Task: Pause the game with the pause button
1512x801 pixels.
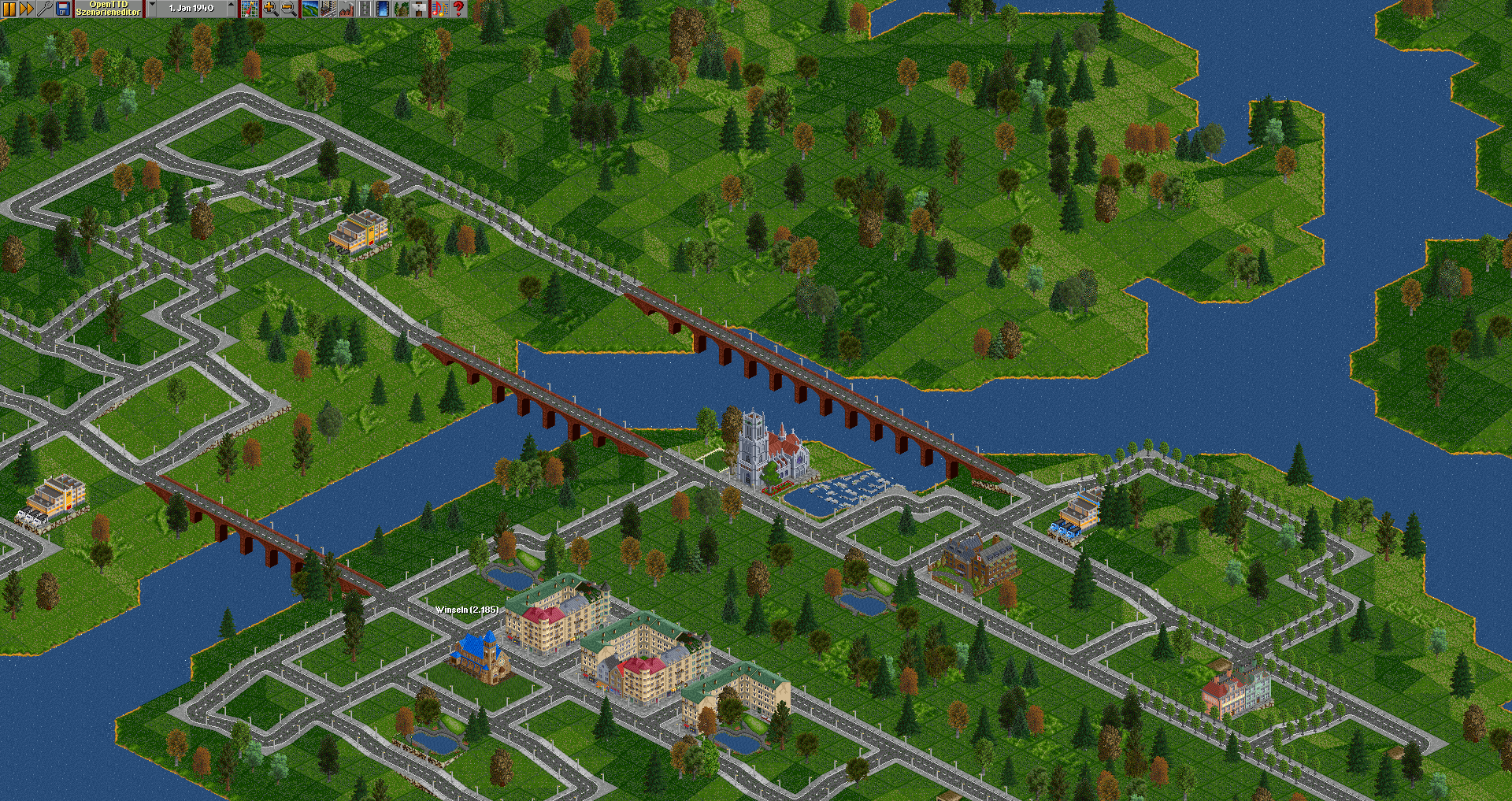Action: (x=9, y=9)
